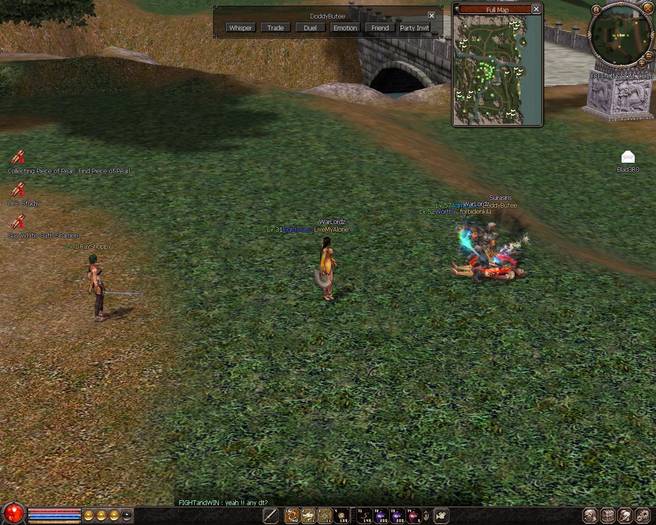Open the white mail envelope icon
This screenshot has height=525, width=656.
[x=627, y=157]
